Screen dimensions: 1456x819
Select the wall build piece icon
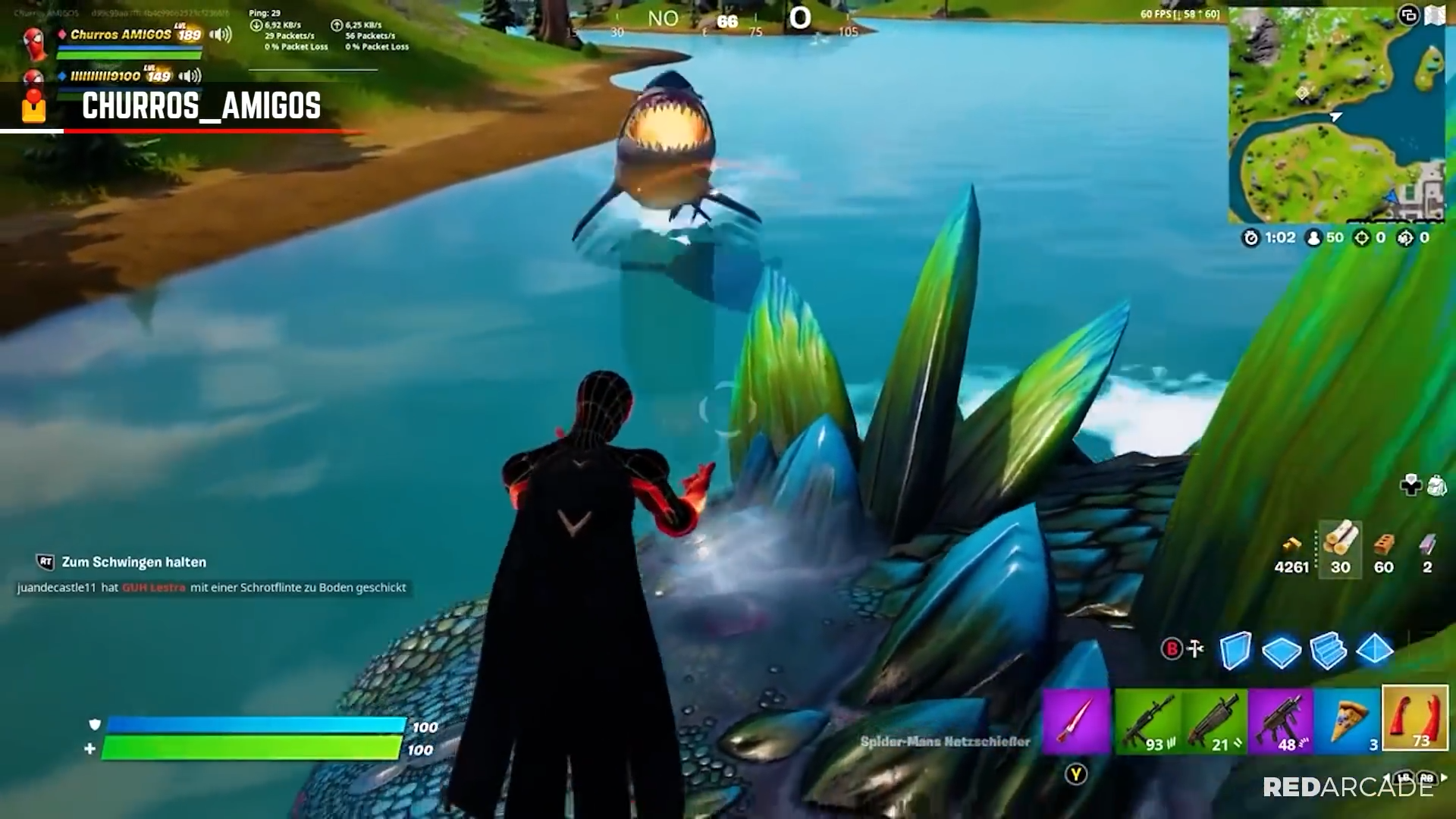pos(1236,651)
